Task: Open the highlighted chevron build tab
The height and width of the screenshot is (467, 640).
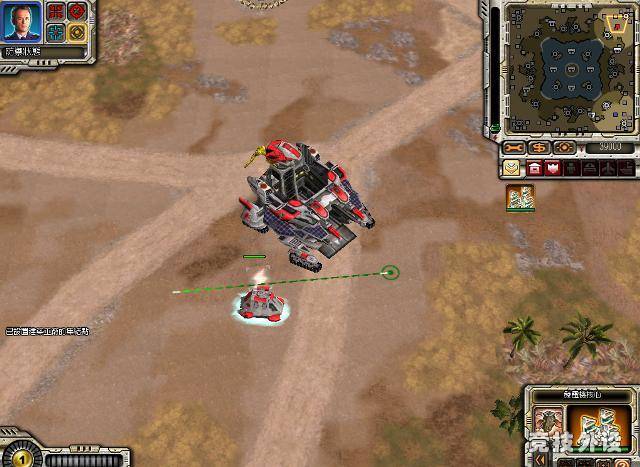Action: click(x=513, y=168)
